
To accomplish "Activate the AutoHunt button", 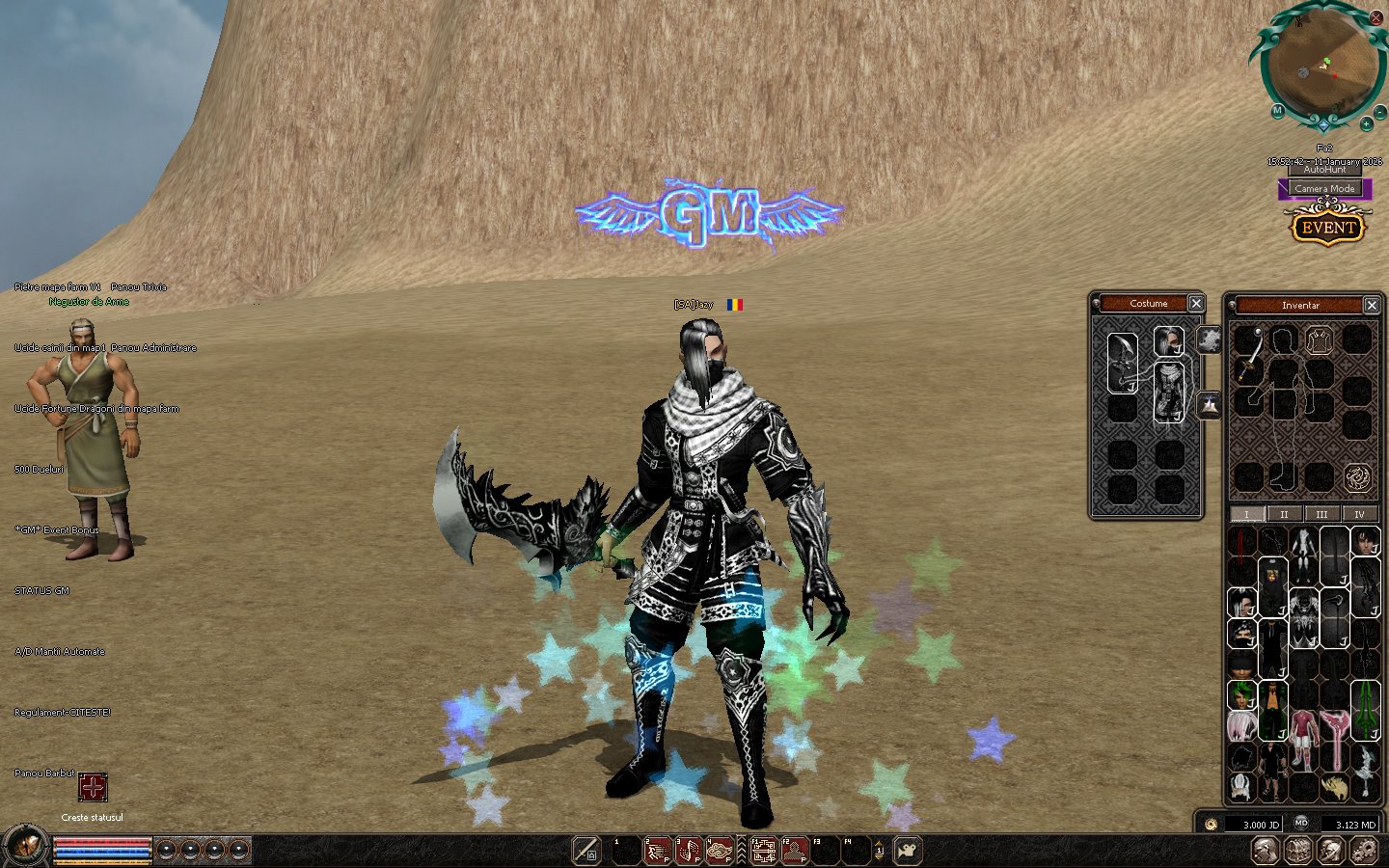I will 1324,170.
